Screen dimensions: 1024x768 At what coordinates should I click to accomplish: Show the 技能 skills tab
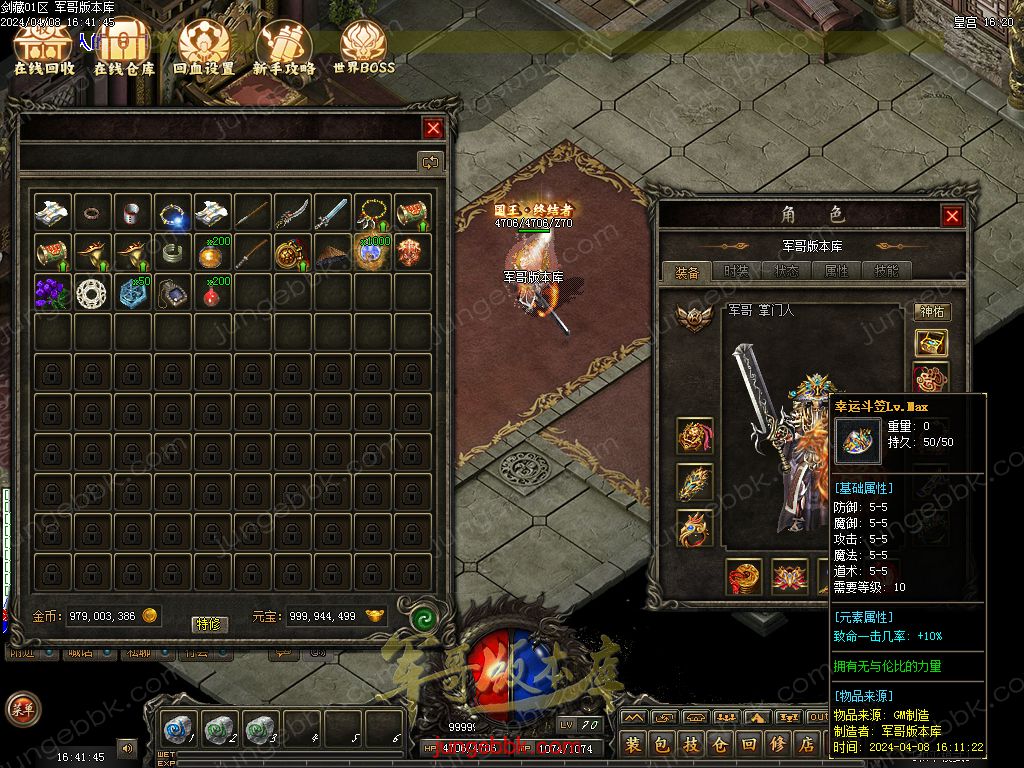tap(887, 271)
